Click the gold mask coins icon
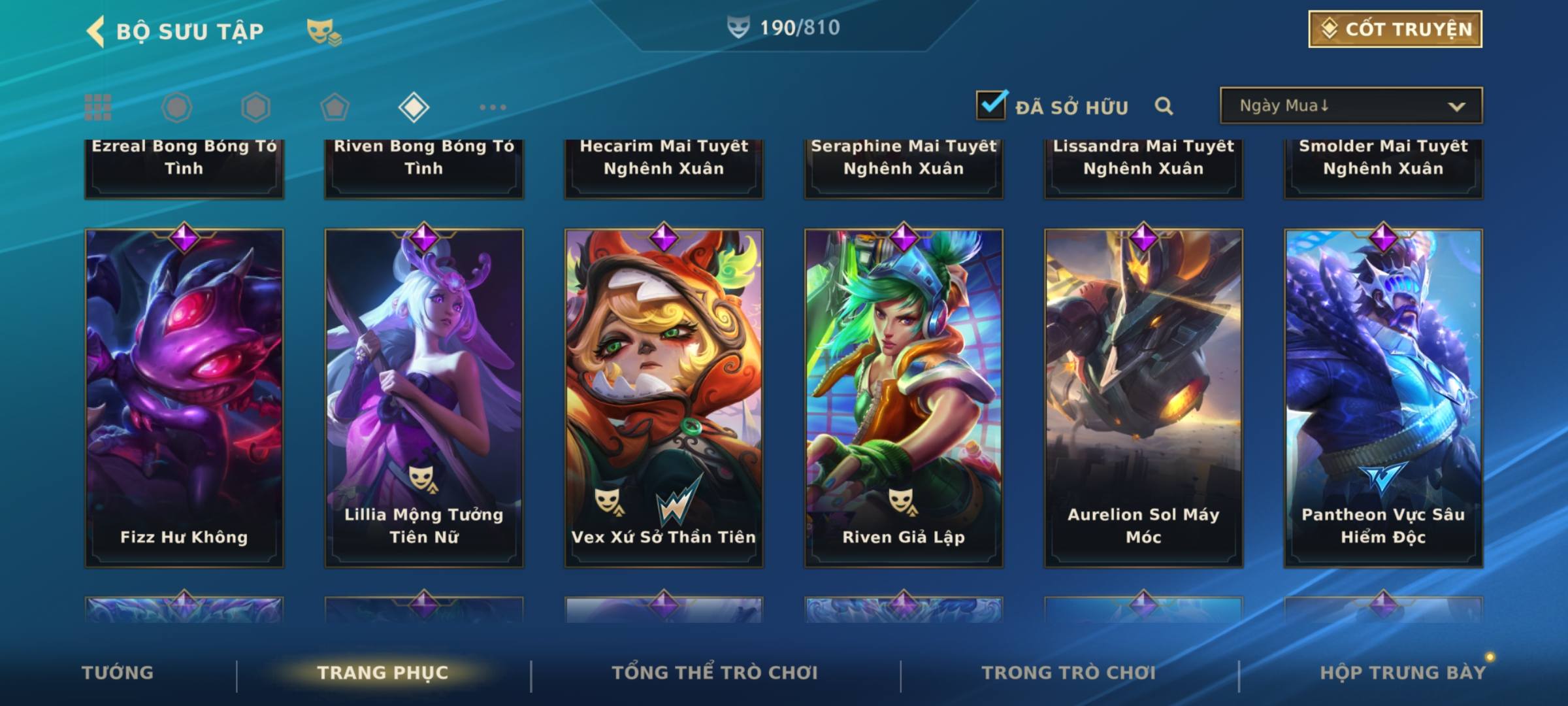This screenshot has width=1568, height=706. click(x=323, y=31)
